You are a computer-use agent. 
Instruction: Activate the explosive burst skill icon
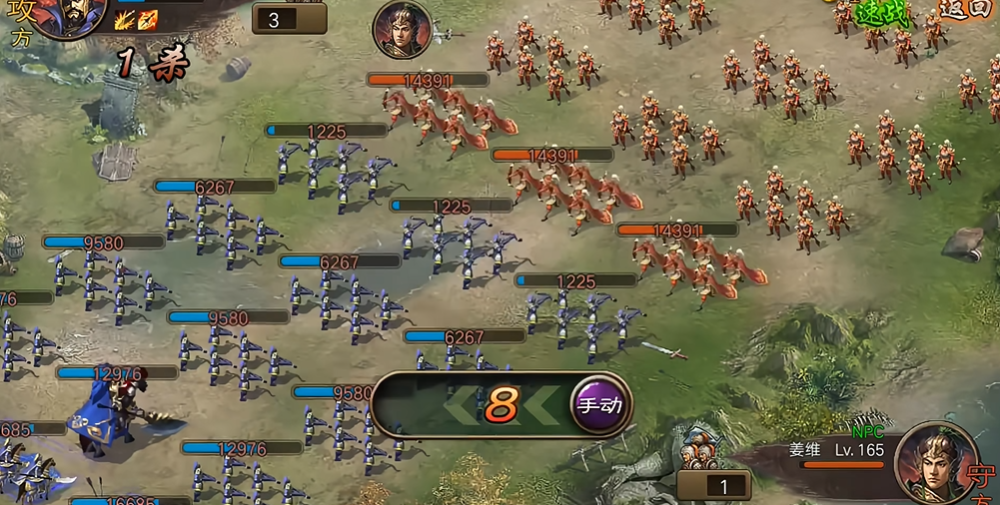pos(125,20)
